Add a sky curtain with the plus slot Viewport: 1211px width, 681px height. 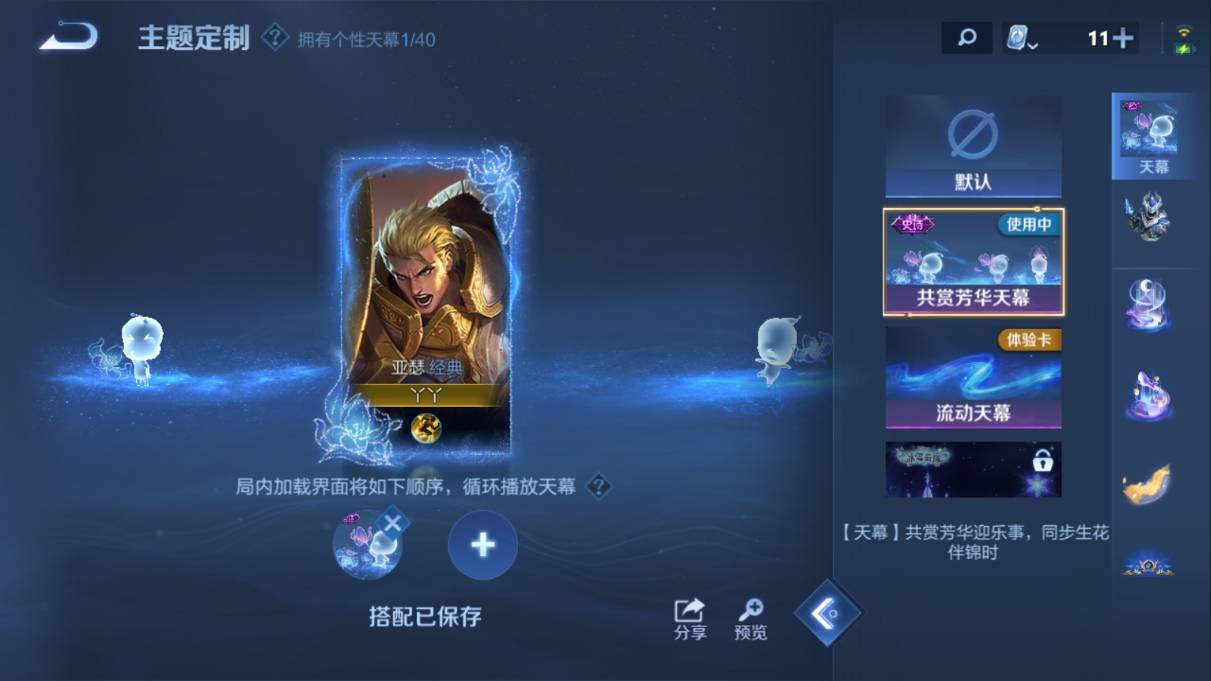[483, 545]
